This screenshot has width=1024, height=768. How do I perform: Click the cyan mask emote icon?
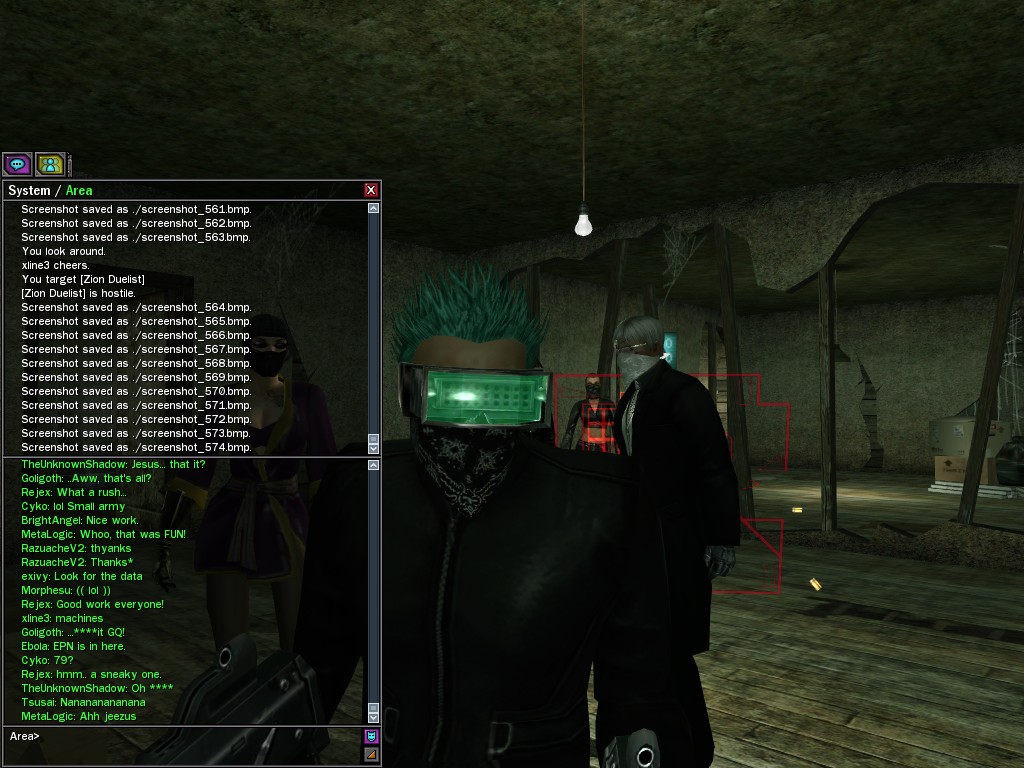click(371, 737)
